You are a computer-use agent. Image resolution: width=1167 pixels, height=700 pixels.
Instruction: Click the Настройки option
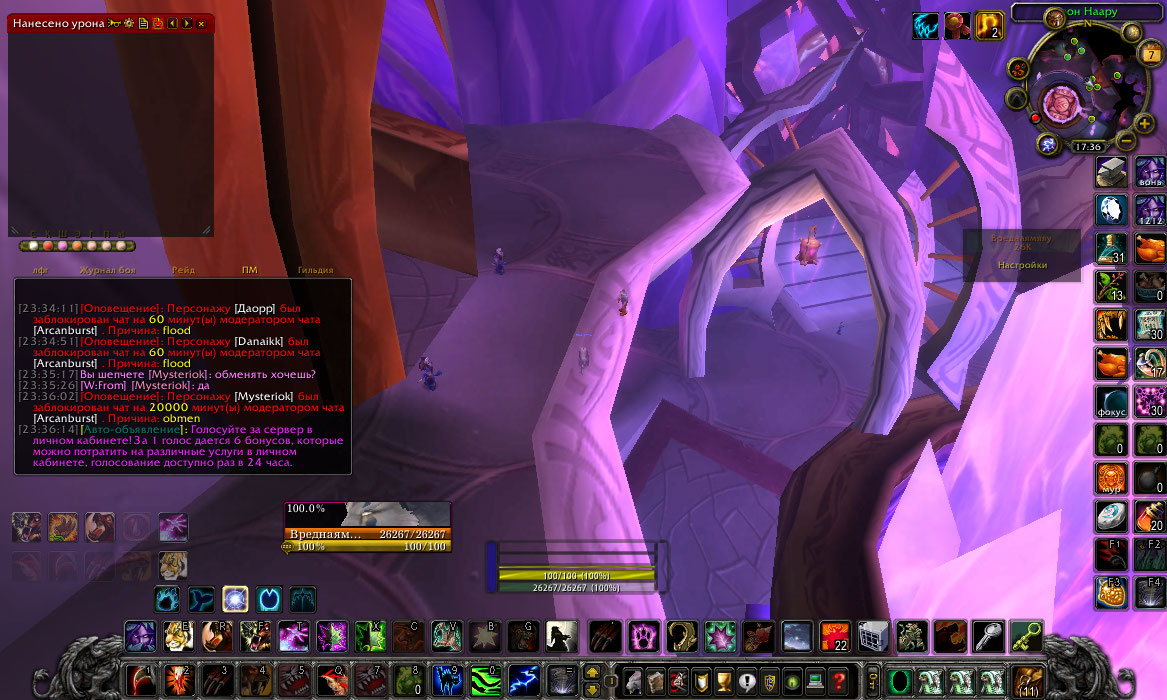[1022, 265]
